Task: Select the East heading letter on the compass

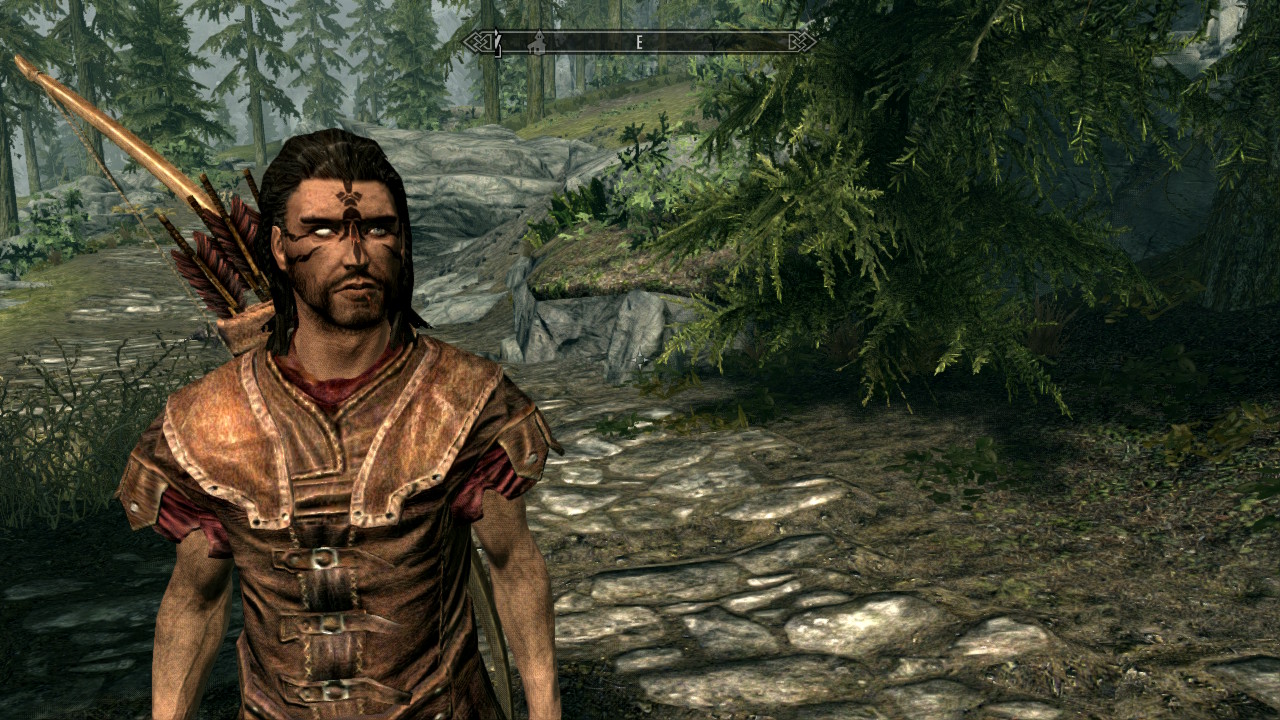Action: pyautogui.click(x=639, y=42)
